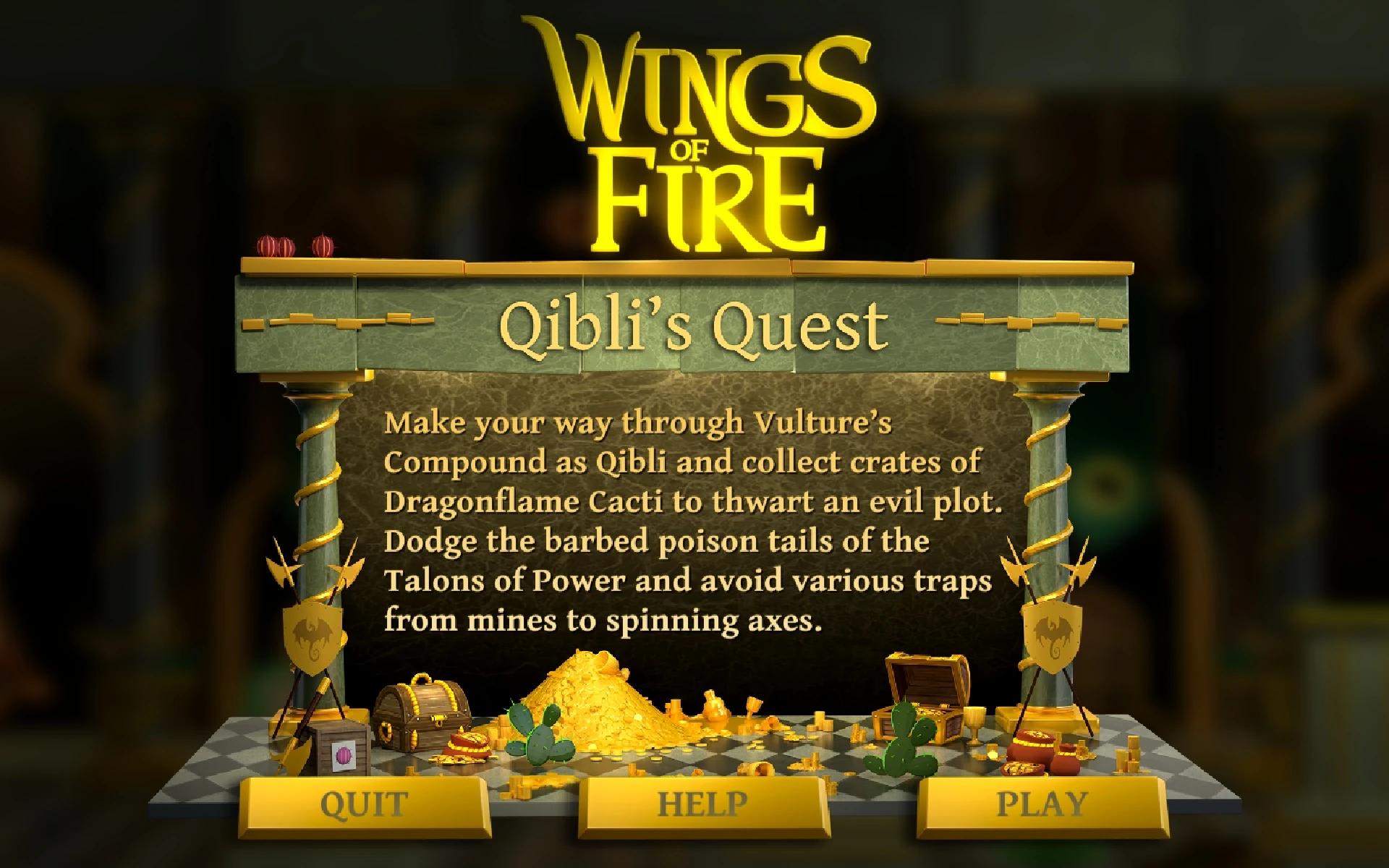Click the dragon shield emblem on the left
The width and height of the screenshot is (1389, 868).
pyautogui.click(x=311, y=637)
